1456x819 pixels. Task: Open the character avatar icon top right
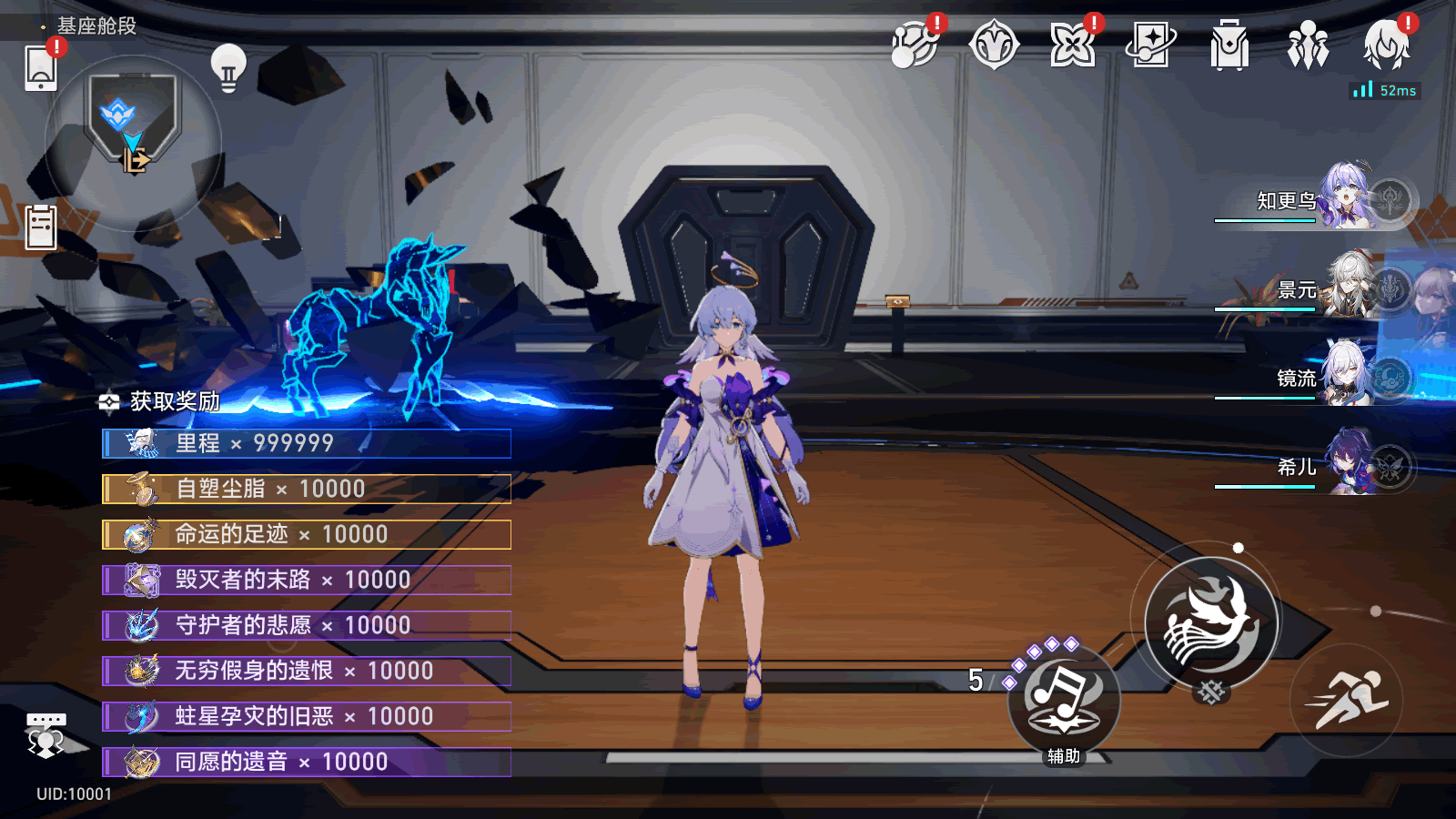[x=1386, y=45]
